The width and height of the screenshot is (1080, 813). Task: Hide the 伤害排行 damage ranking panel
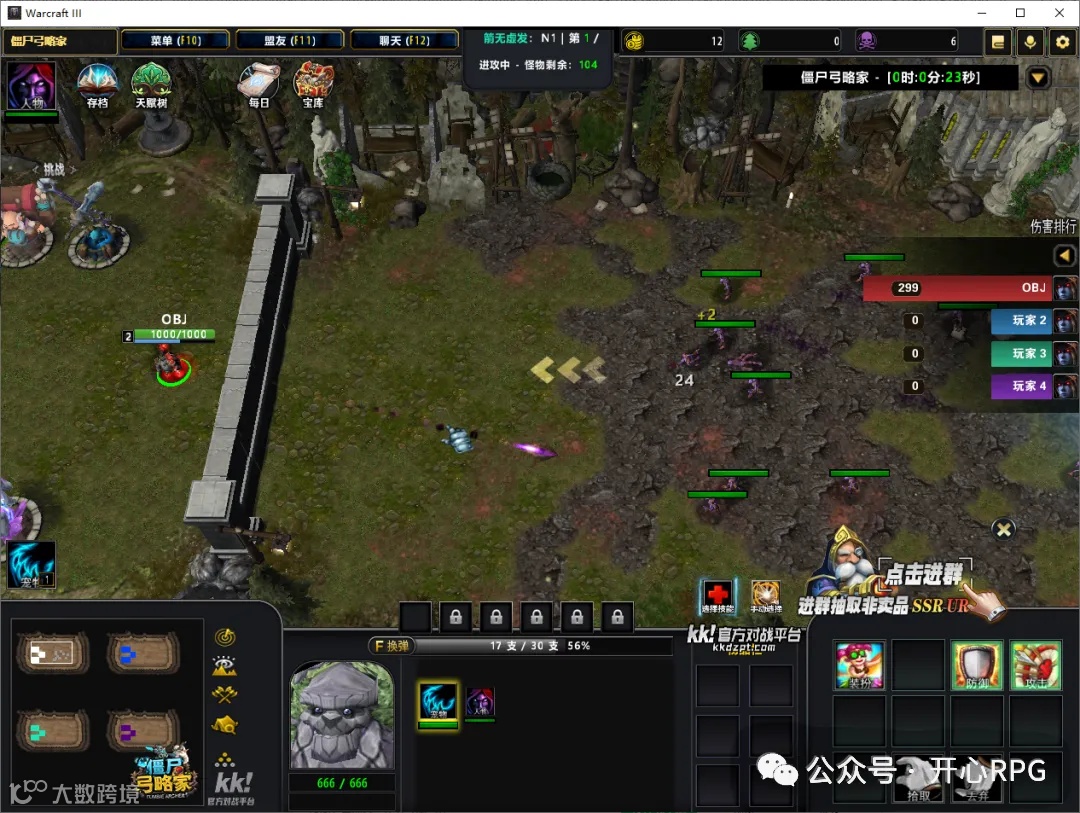tap(1064, 256)
